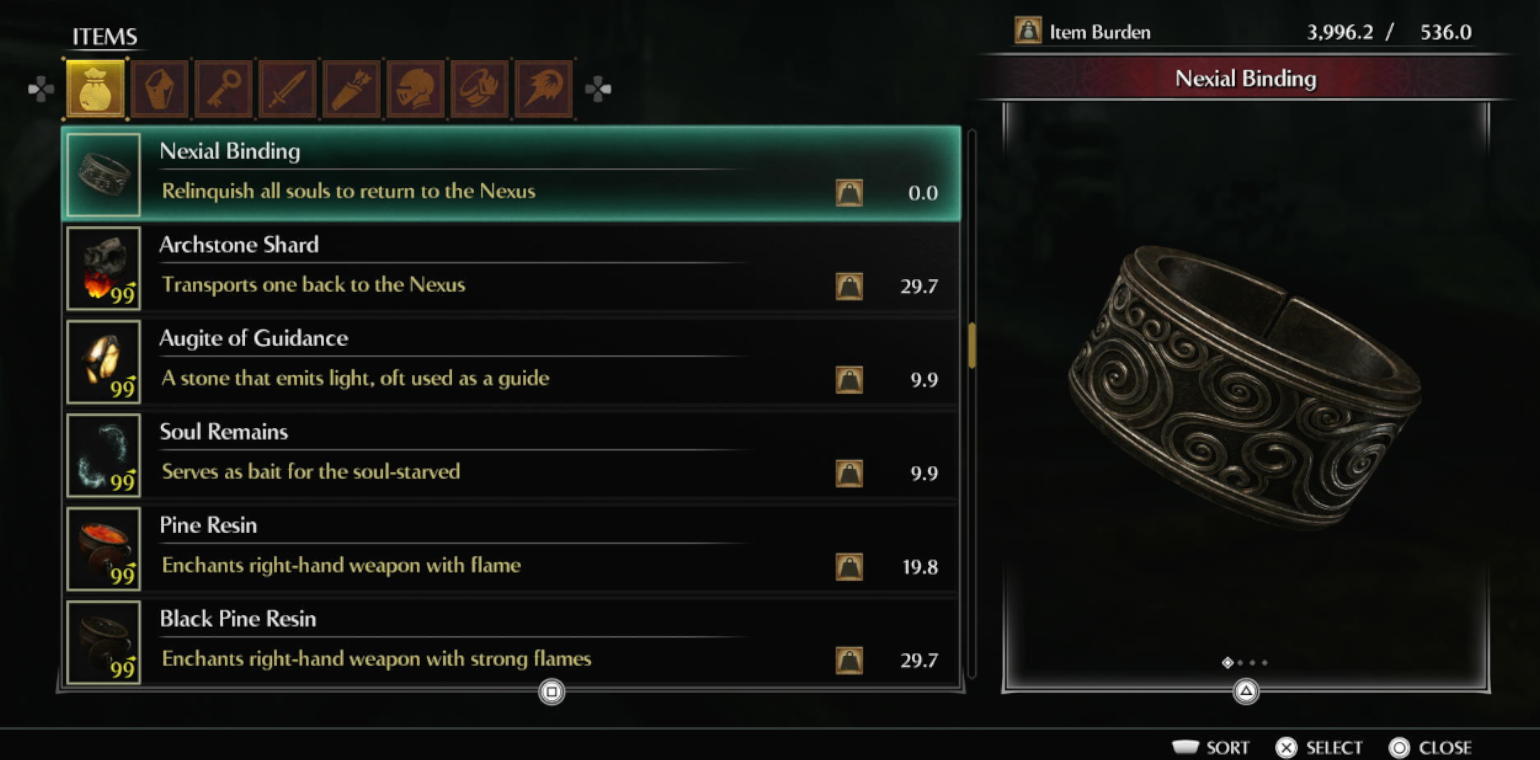Click the Select option in bottom bar
Viewport: 1540px width, 760px height.
(x=1320, y=747)
